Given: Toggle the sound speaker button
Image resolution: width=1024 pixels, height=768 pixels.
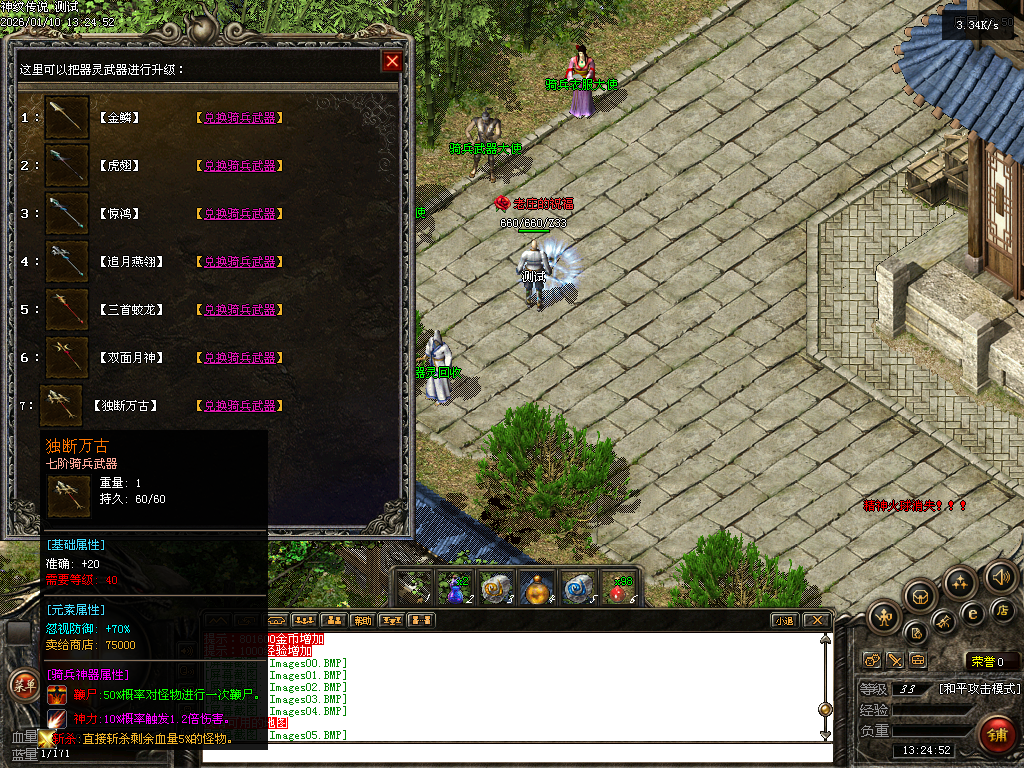Looking at the screenshot, I should [x=1000, y=576].
